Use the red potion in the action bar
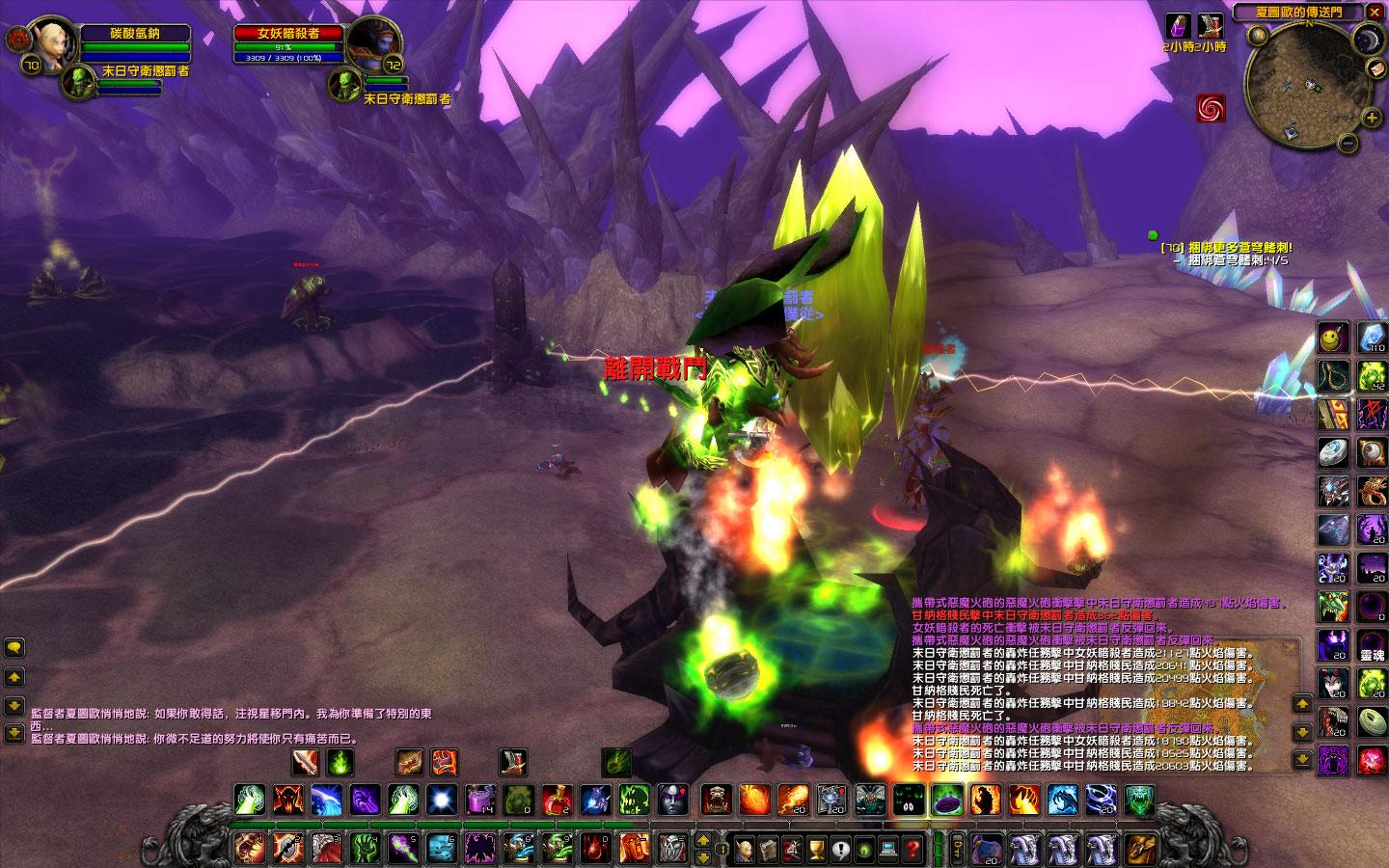 pyautogui.click(x=556, y=800)
